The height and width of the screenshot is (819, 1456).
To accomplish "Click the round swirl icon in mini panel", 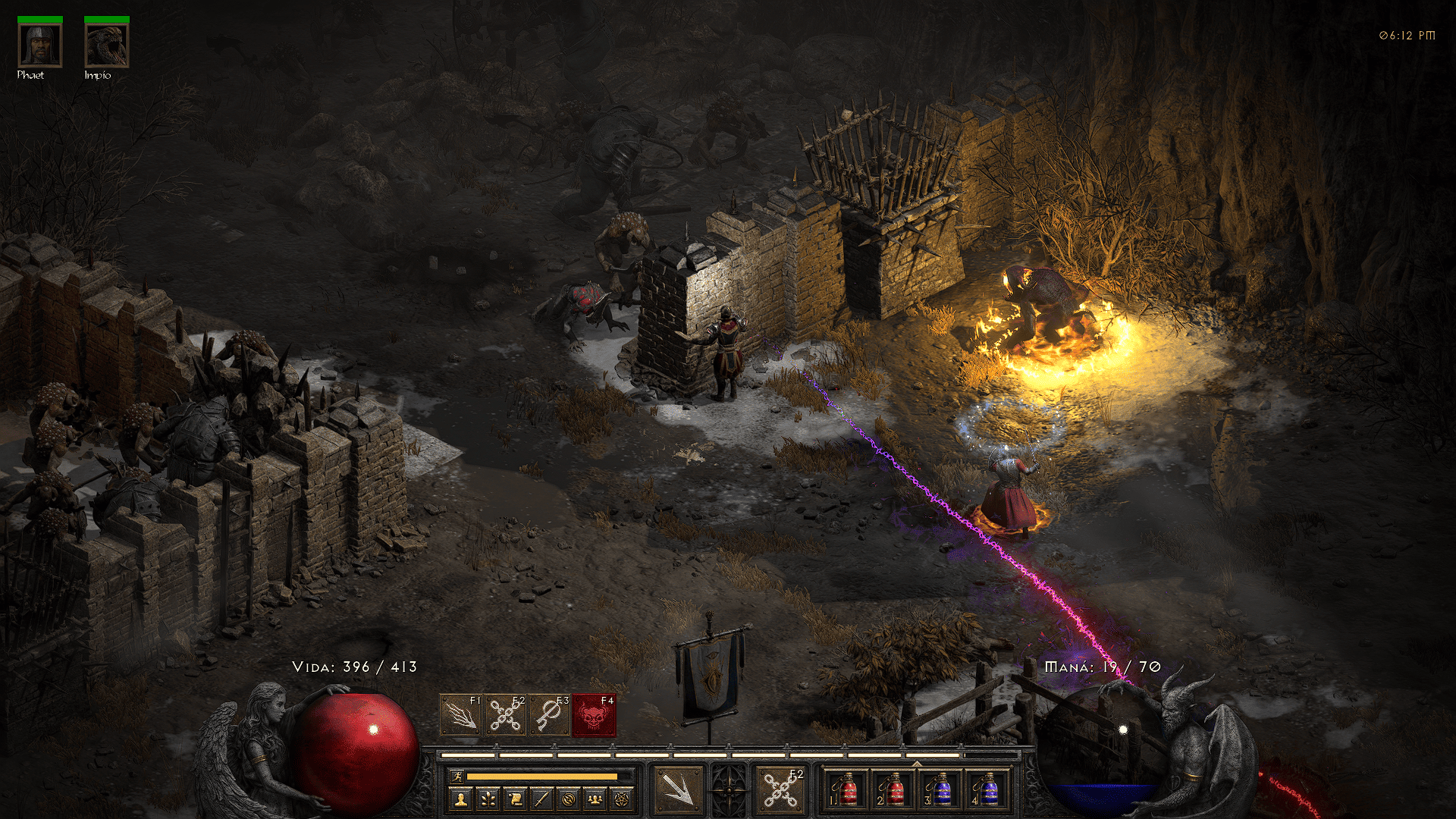I will tap(569, 799).
